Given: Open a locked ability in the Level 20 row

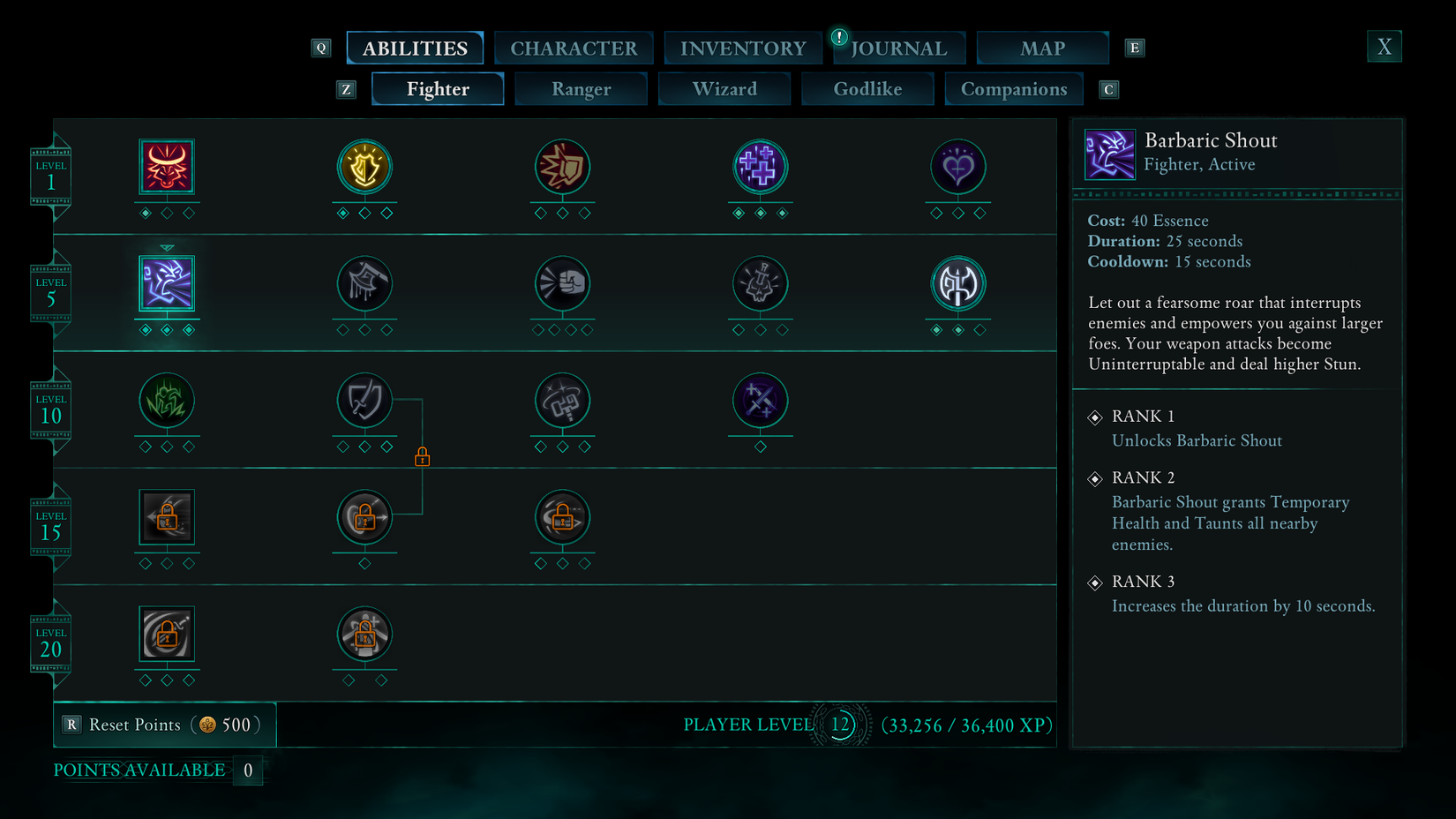Looking at the screenshot, I should click(167, 634).
